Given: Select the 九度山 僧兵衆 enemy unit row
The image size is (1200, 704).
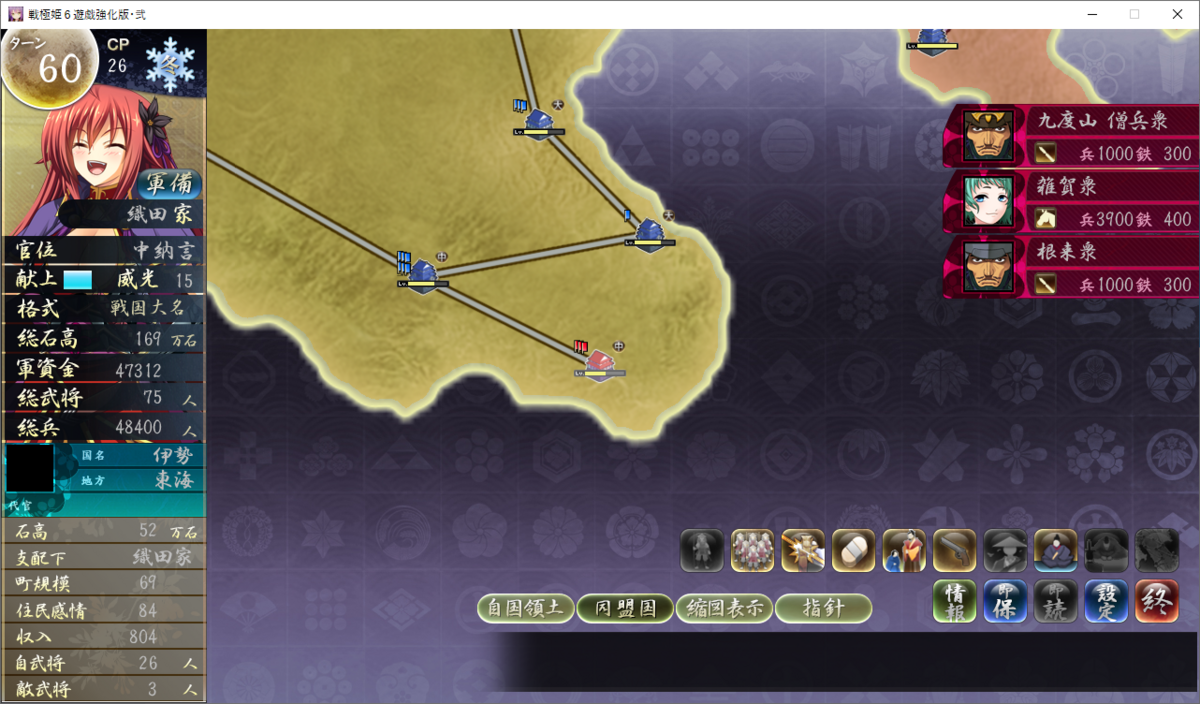Looking at the screenshot, I should (1072, 136).
